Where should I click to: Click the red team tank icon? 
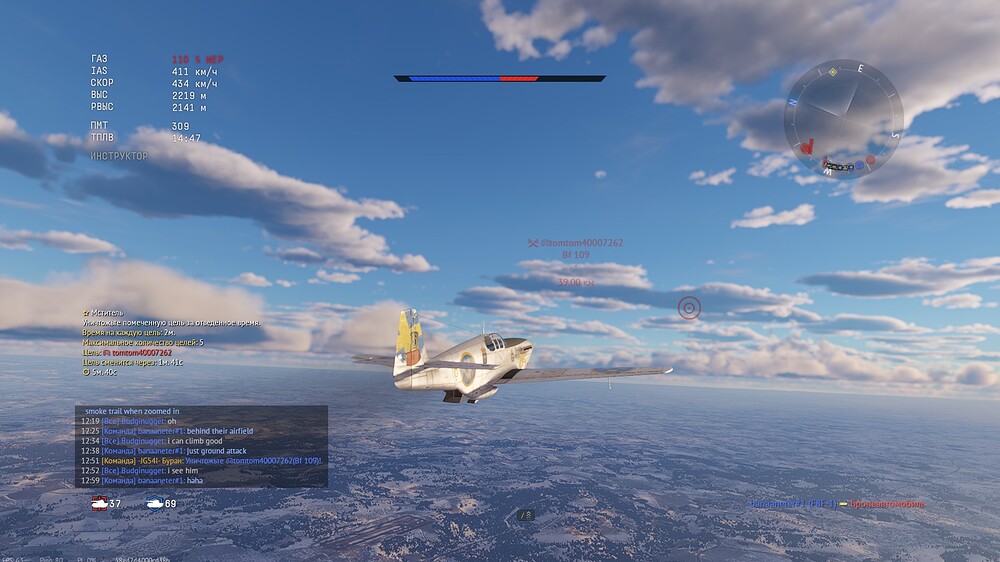click(99, 503)
